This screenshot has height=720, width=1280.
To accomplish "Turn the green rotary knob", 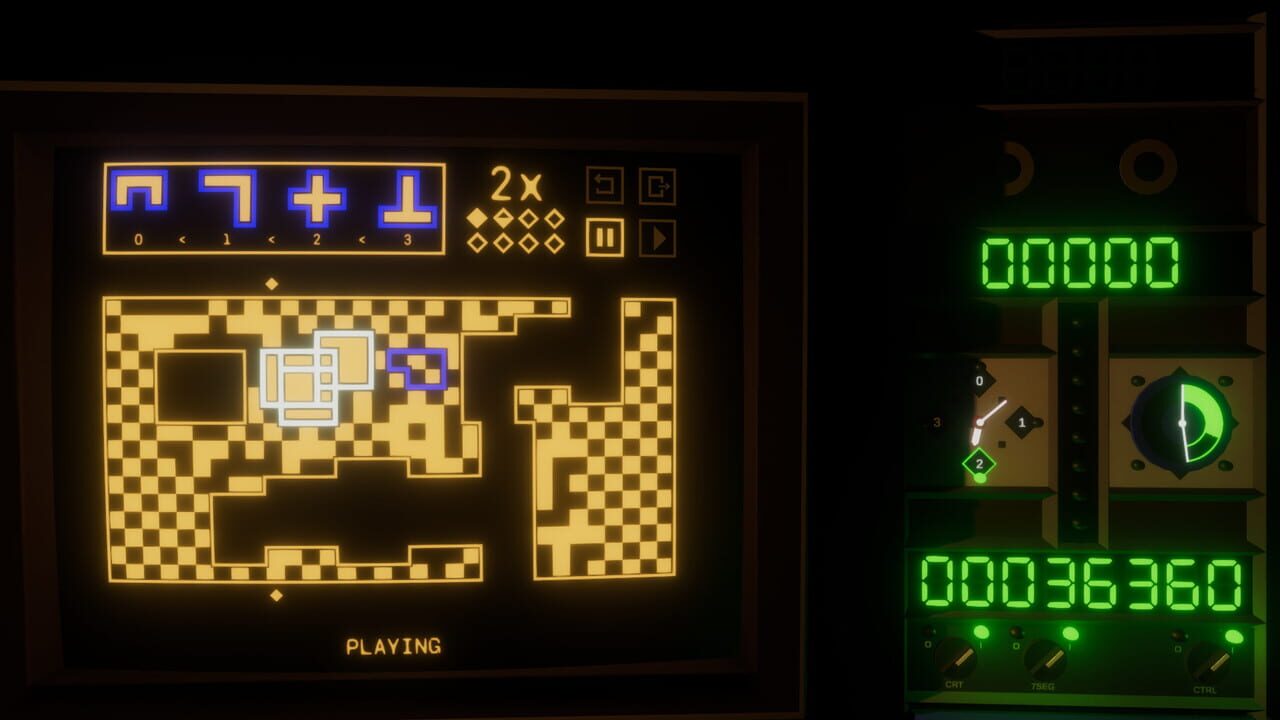I will [x=1180, y=423].
